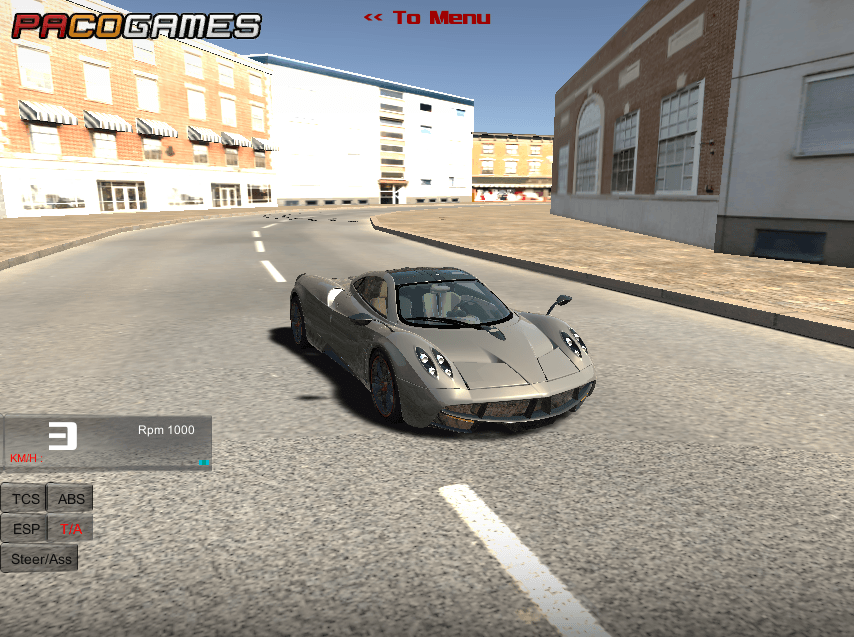Toggle the TCS traction control button
Screen dimensions: 854x637
click(x=26, y=499)
